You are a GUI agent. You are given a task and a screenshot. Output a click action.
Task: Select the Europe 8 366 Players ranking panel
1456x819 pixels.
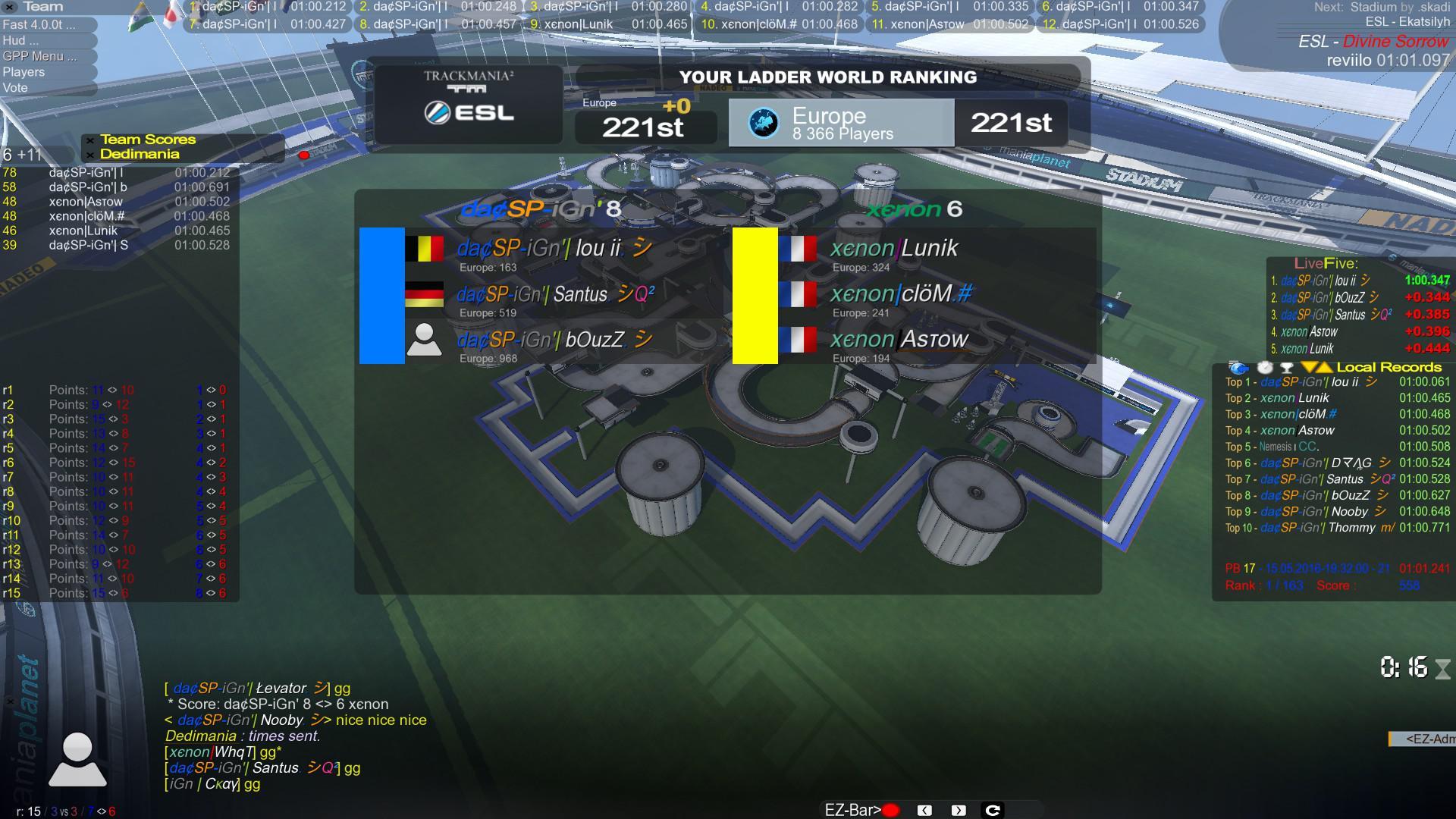pyautogui.click(x=840, y=123)
